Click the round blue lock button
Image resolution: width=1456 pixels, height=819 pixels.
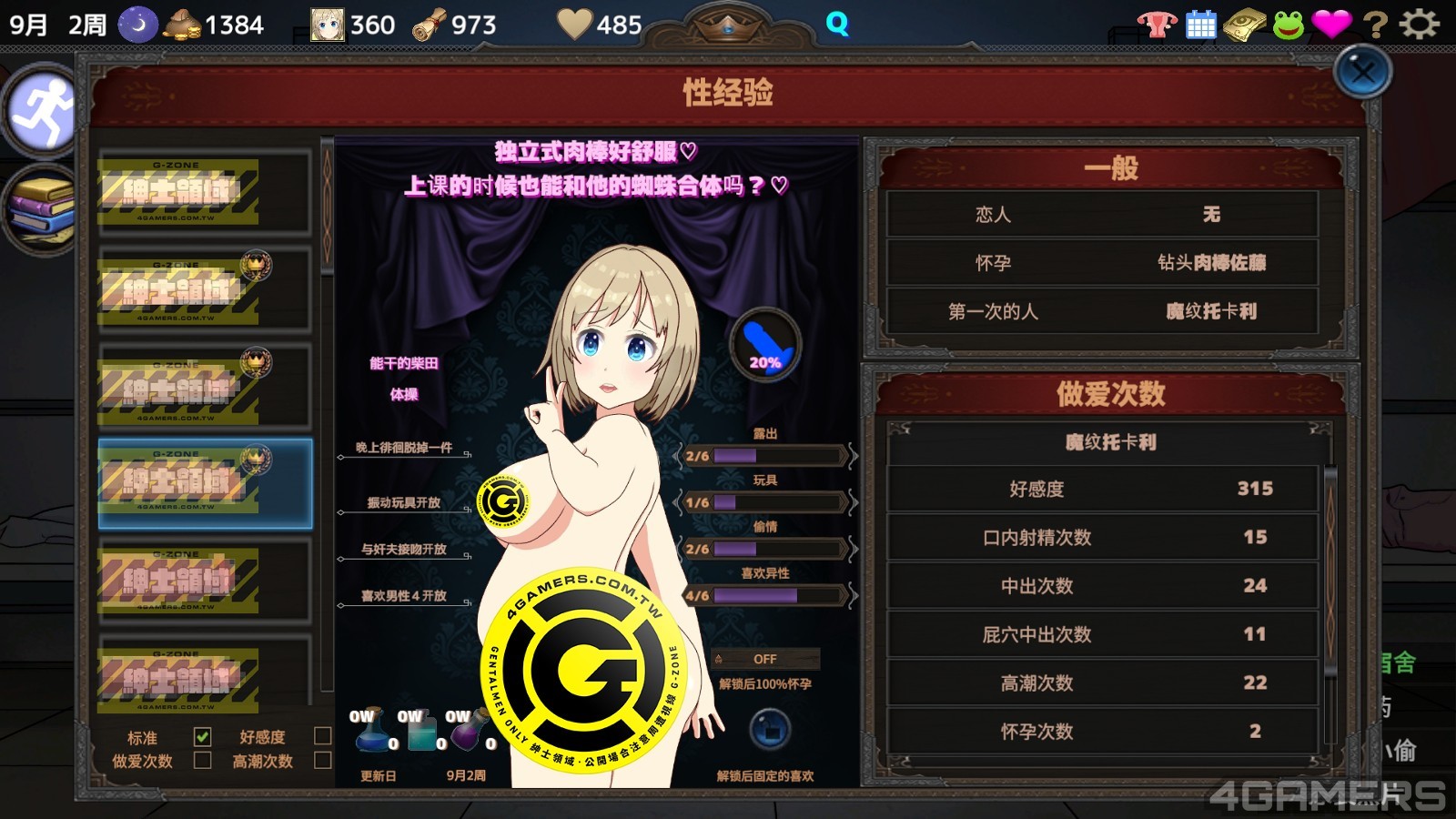click(769, 730)
